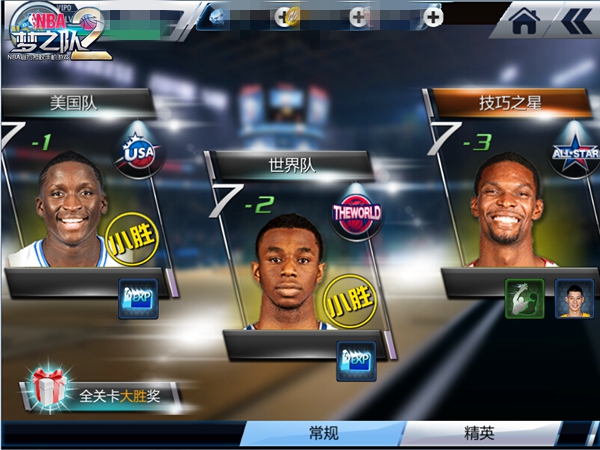Inspect the green reward icon under 技巧之星
This screenshot has height=450, width=600.
click(x=523, y=297)
